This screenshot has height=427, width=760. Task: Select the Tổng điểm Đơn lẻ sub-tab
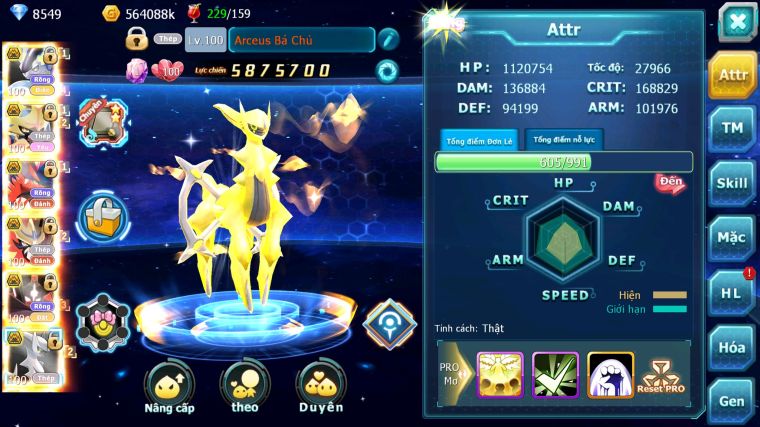[x=479, y=140]
